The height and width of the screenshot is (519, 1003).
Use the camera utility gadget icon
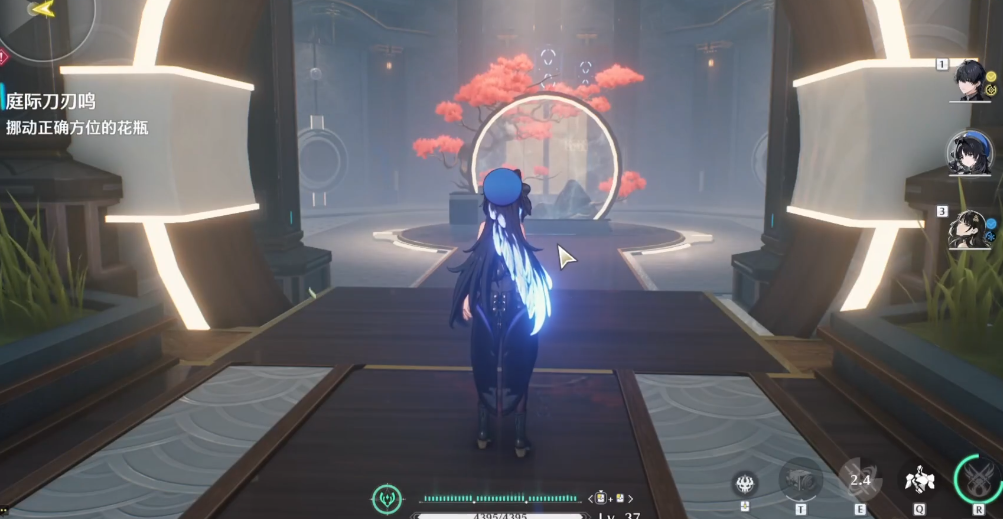pyautogui.click(x=800, y=480)
